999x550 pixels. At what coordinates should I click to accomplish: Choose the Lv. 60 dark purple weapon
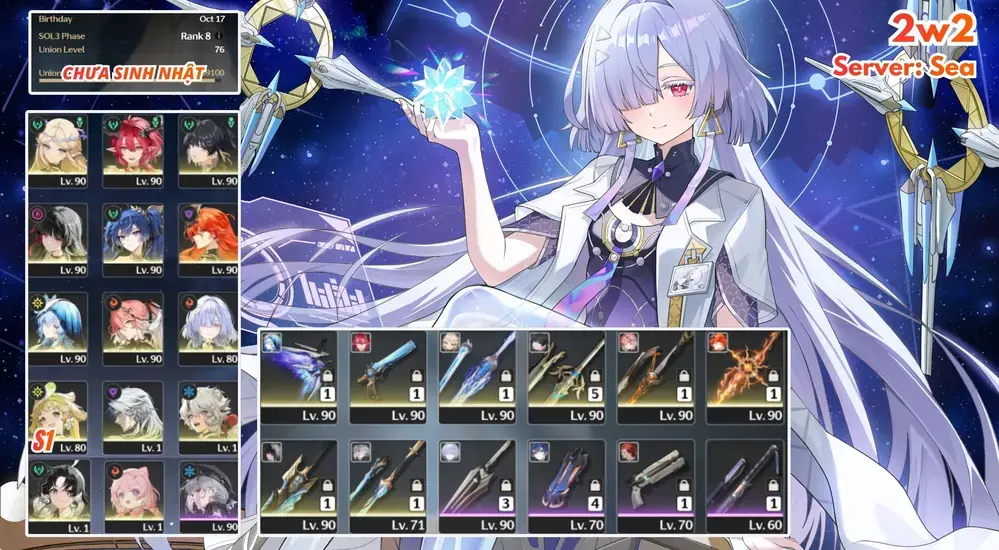pos(746,483)
